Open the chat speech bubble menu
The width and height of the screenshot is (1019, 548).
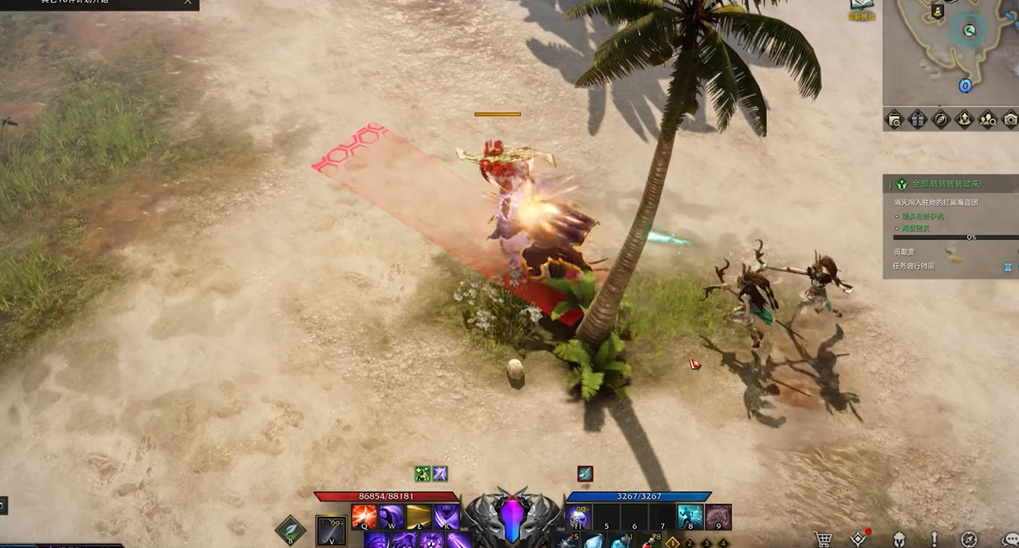click(1009, 540)
